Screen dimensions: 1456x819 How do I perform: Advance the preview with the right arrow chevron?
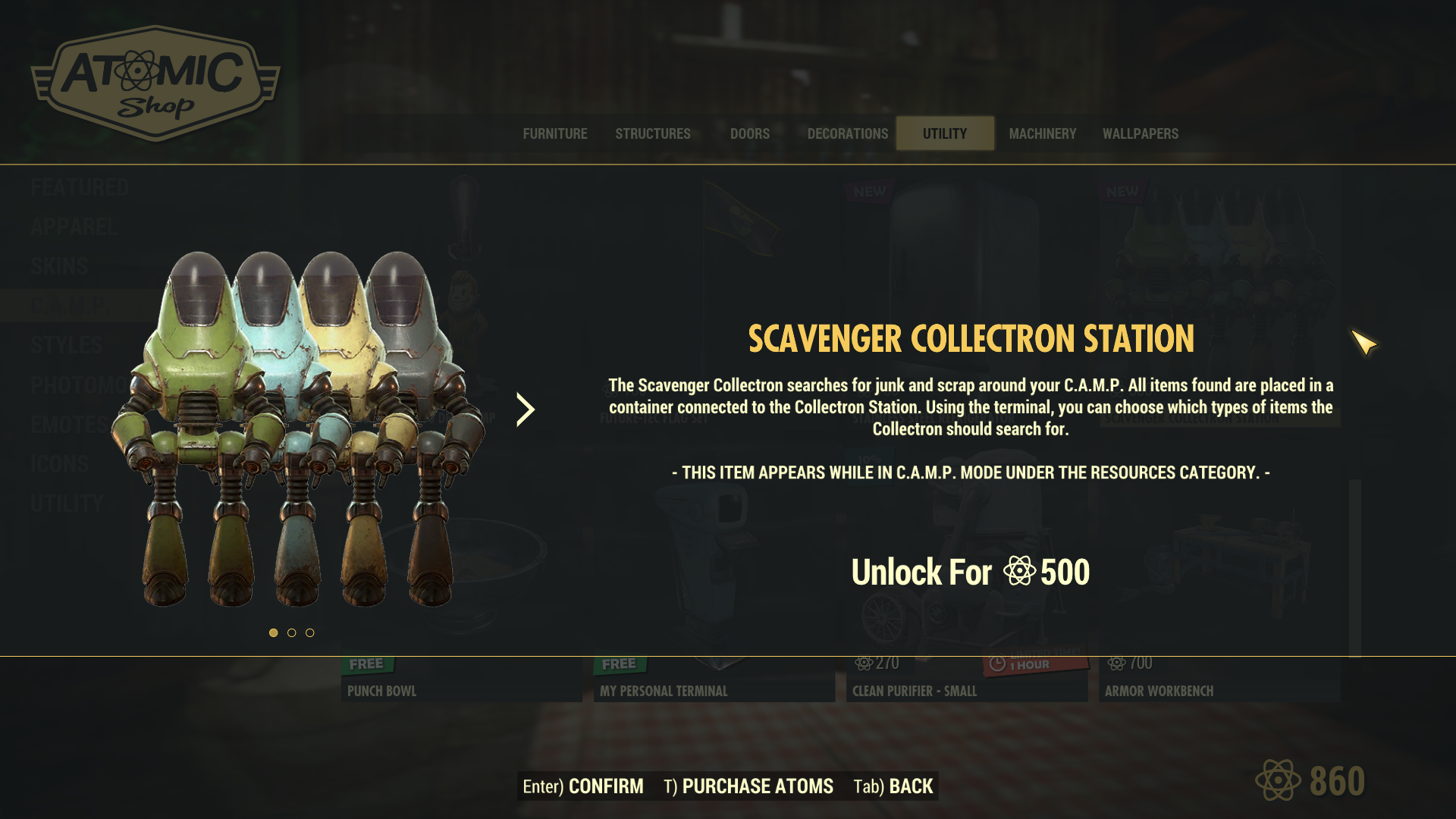[x=524, y=410]
